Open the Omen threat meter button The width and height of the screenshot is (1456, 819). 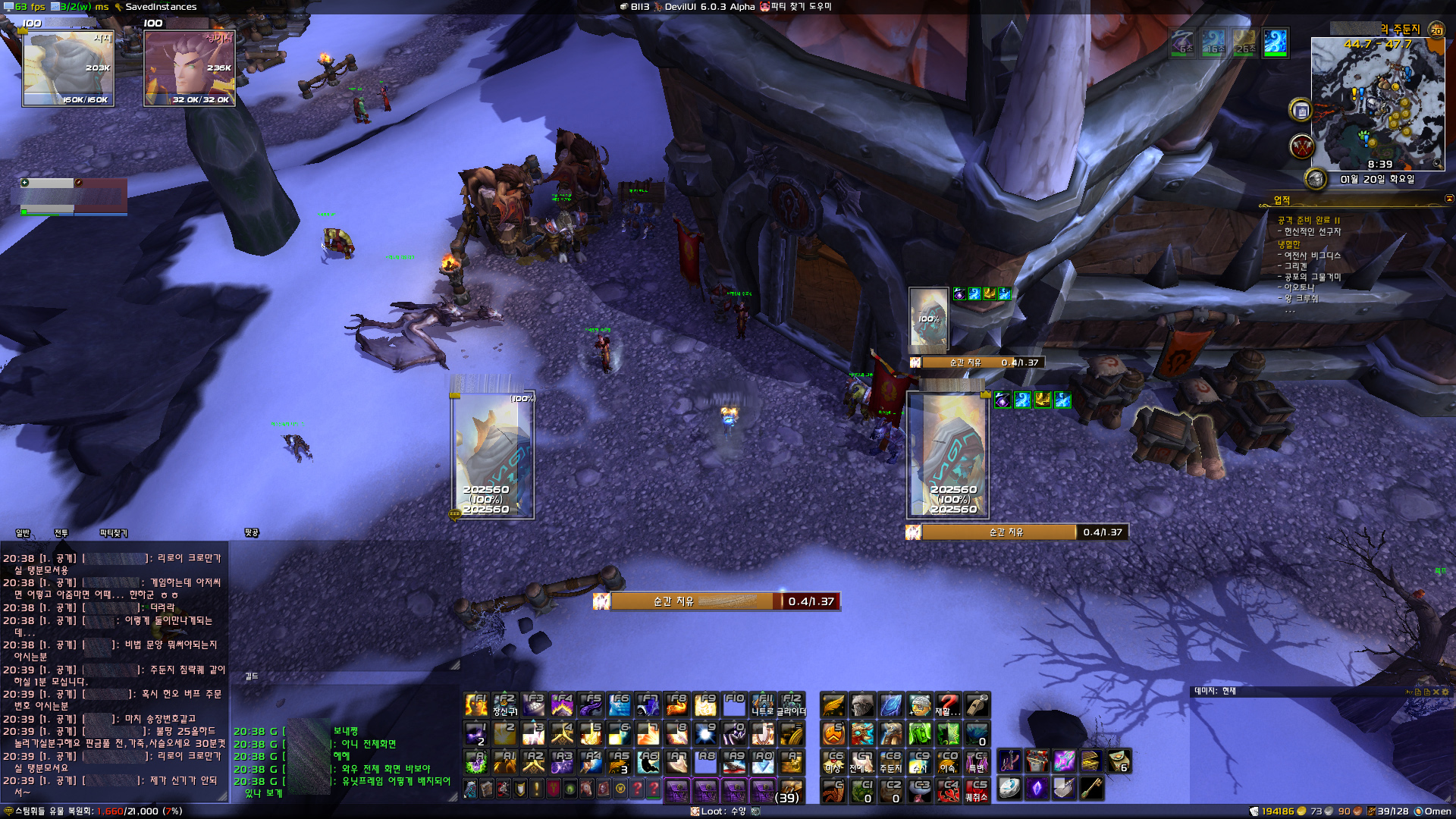point(1432,811)
